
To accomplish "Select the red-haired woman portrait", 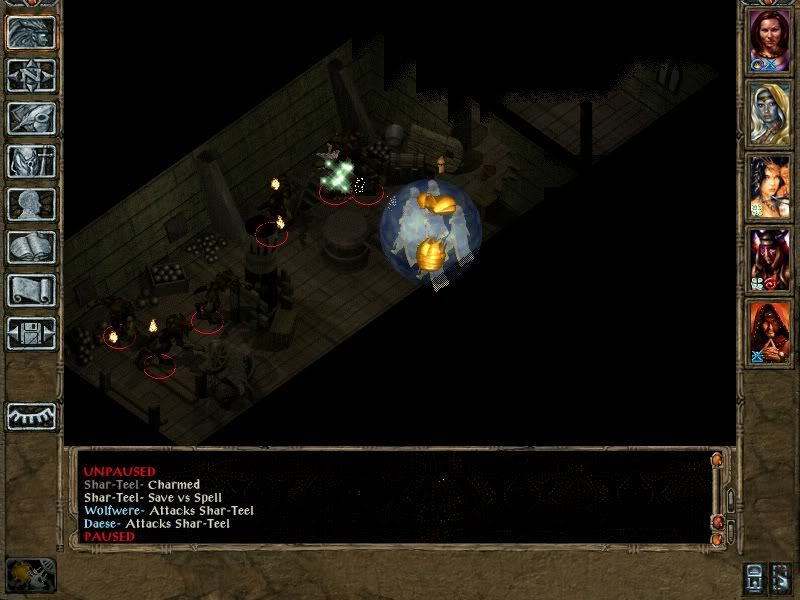I will point(769,41).
